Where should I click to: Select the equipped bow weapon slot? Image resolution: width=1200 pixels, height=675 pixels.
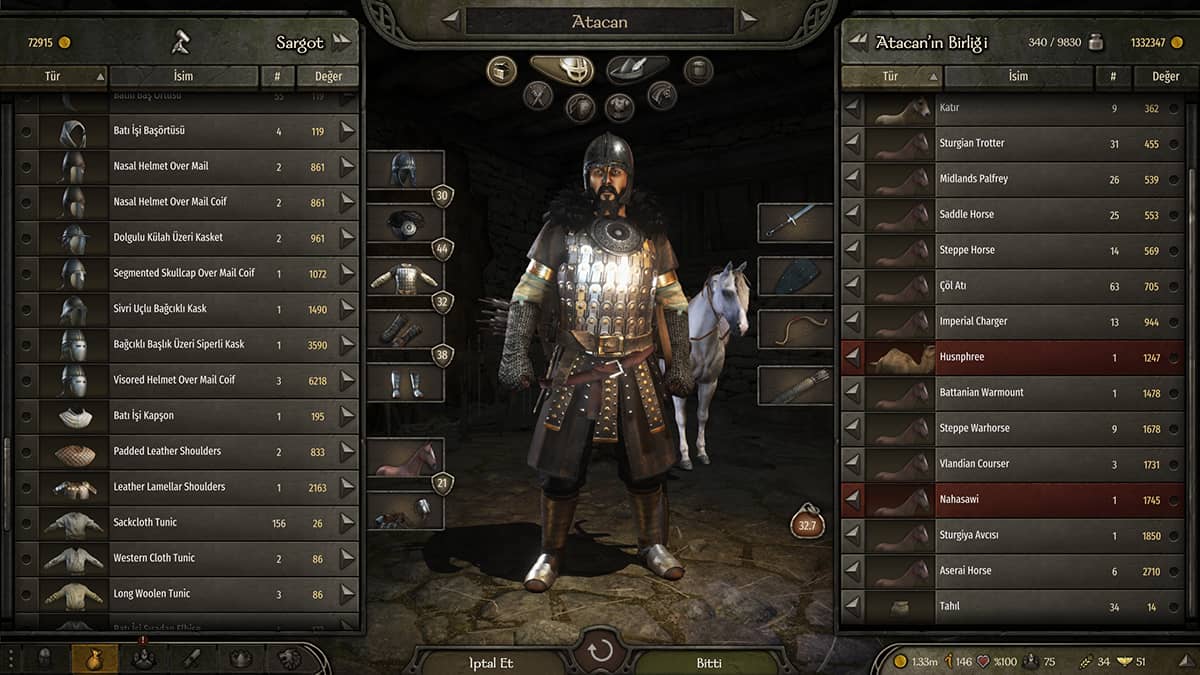(795, 329)
